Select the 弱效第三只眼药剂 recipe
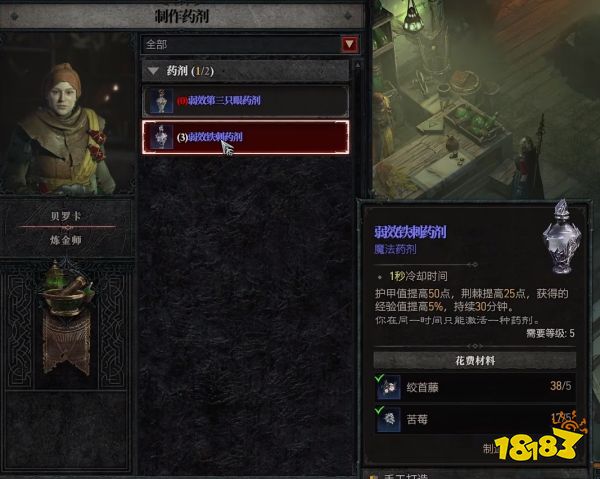Viewport: 600px width, 479px height. click(246, 101)
